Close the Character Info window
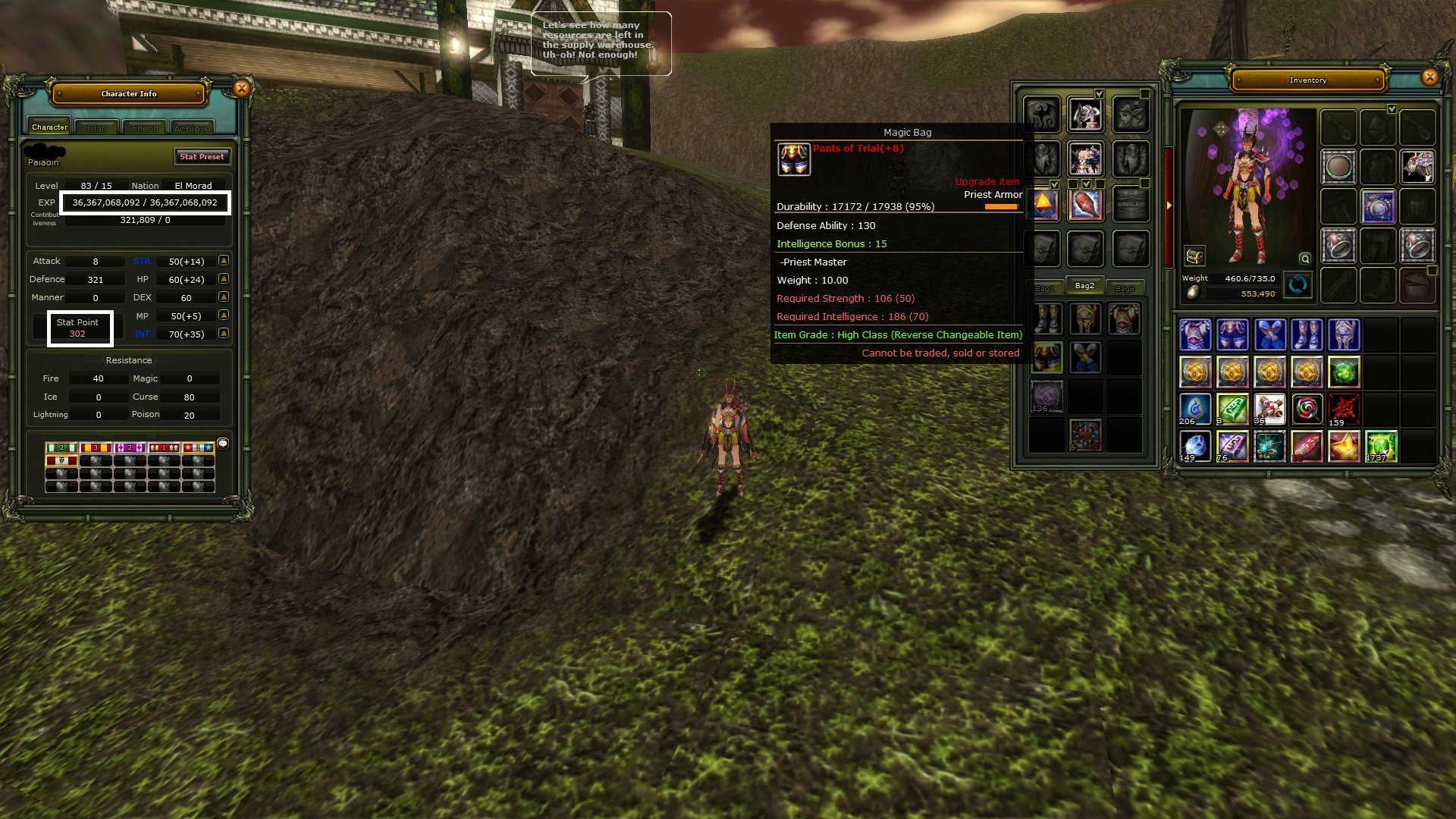This screenshot has width=1456, height=819. point(241,89)
